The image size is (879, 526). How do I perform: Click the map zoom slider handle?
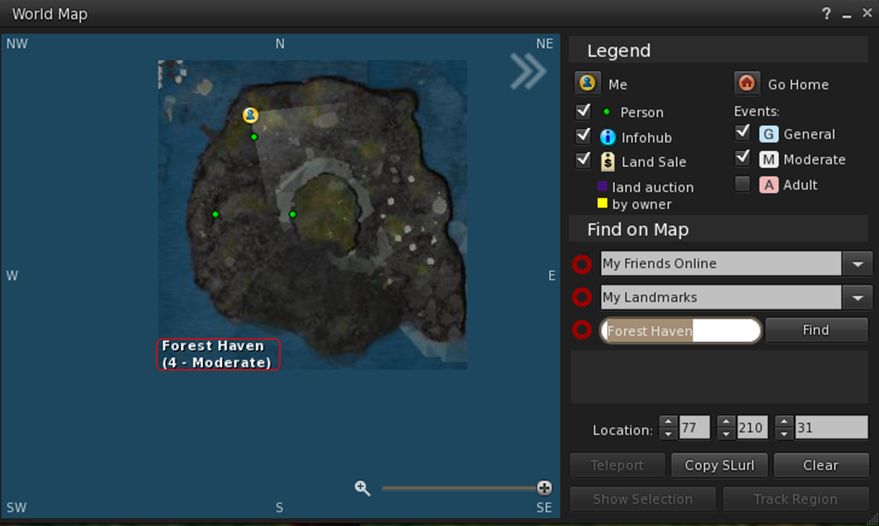click(544, 488)
